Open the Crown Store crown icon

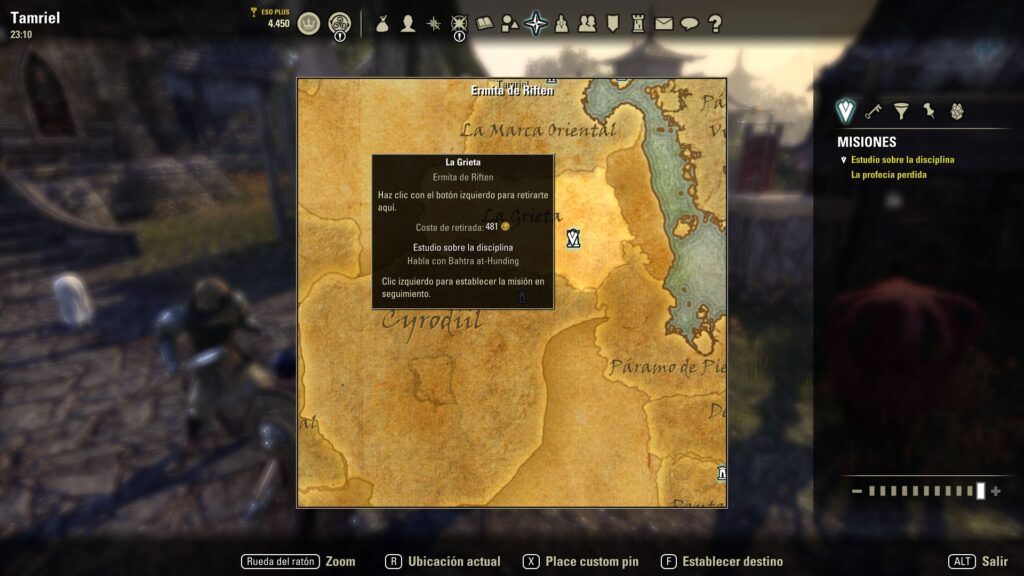309,23
